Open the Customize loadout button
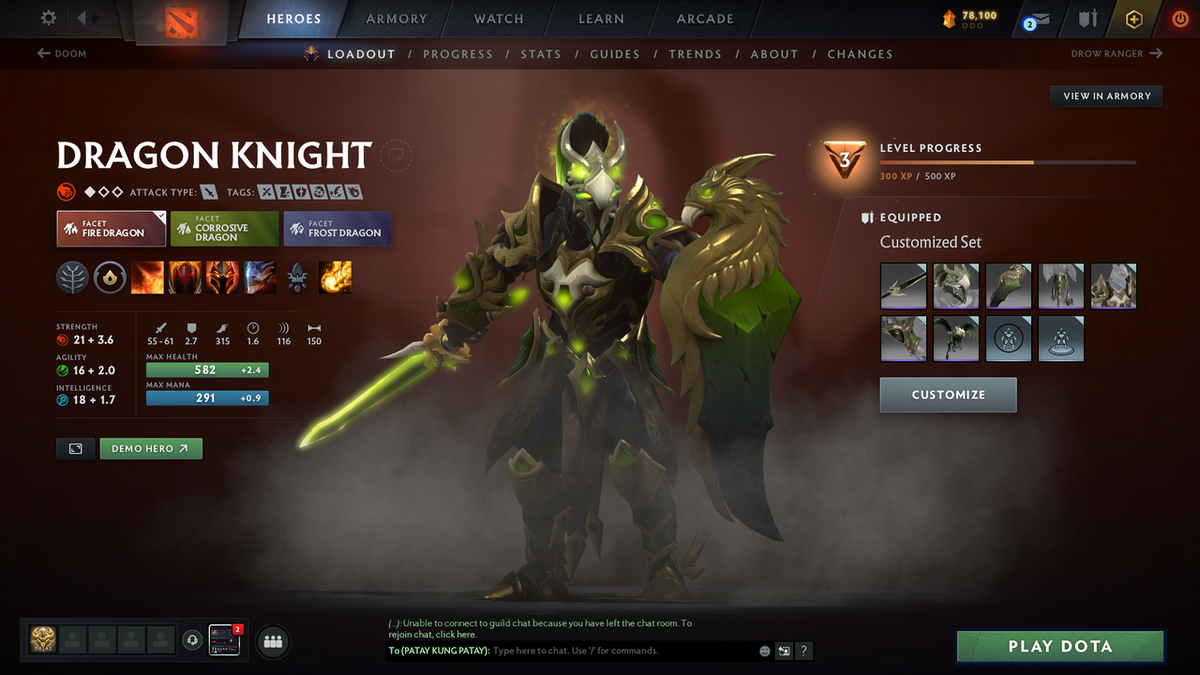The image size is (1200, 675). [948, 395]
